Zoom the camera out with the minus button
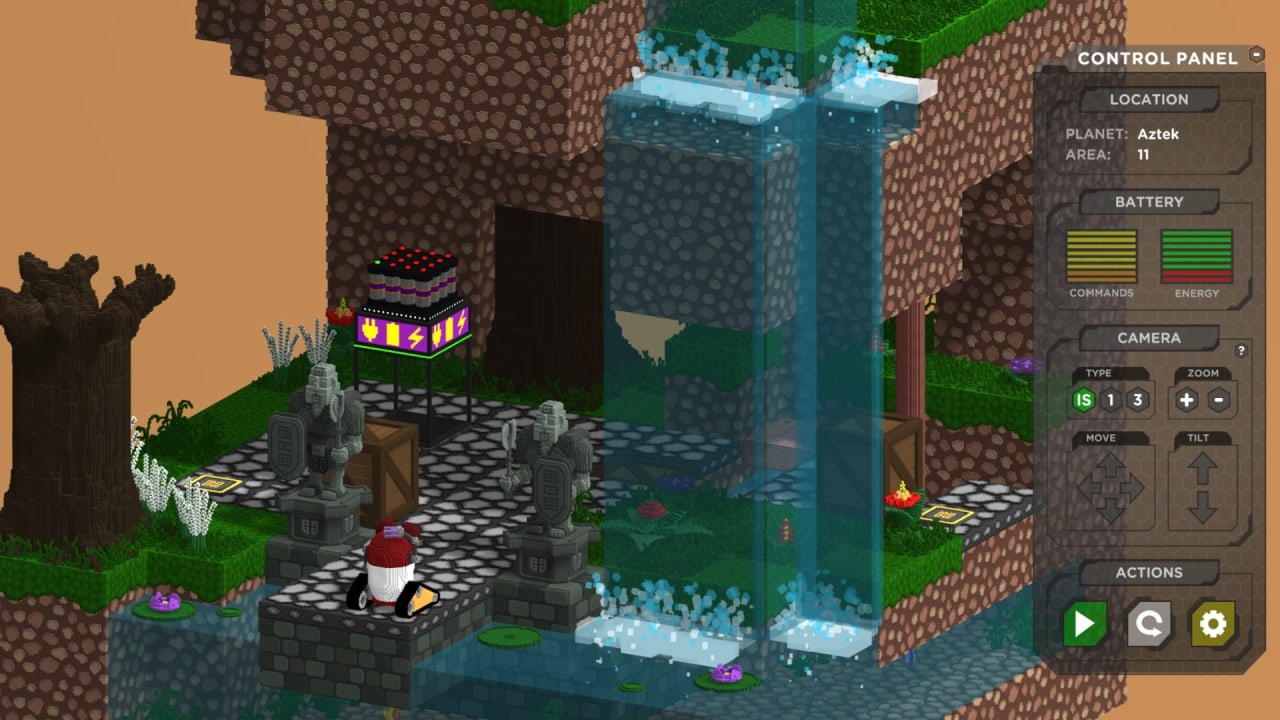 tap(1217, 400)
